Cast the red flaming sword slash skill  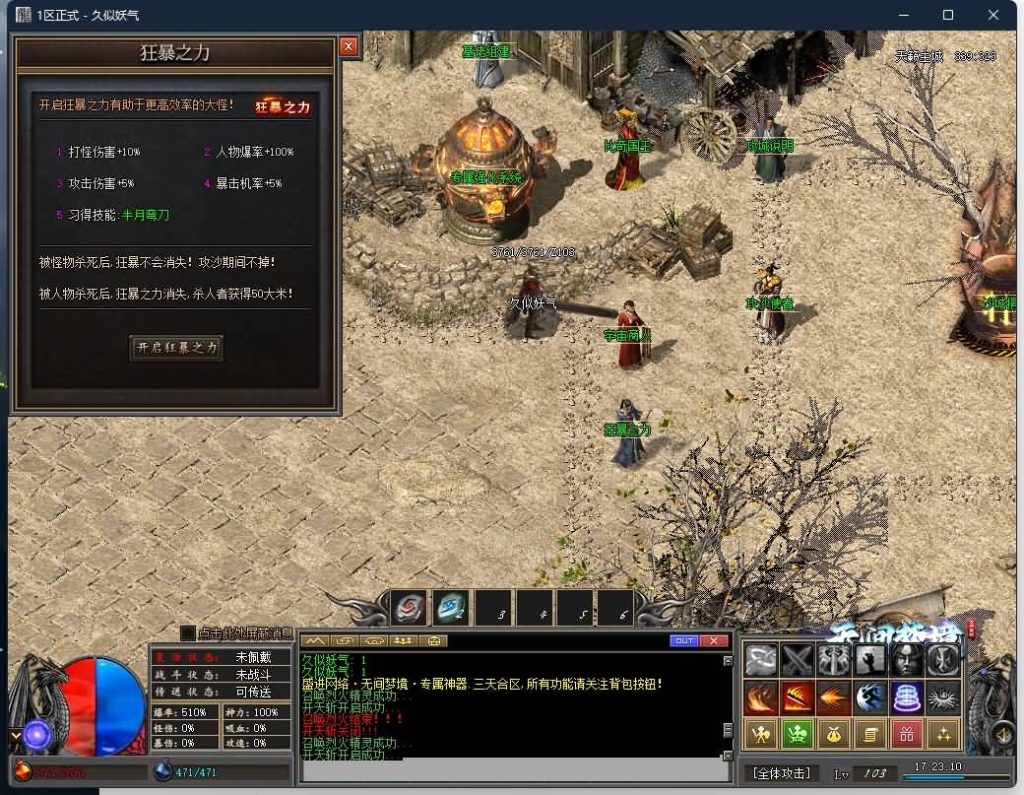pyautogui.click(x=797, y=697)
